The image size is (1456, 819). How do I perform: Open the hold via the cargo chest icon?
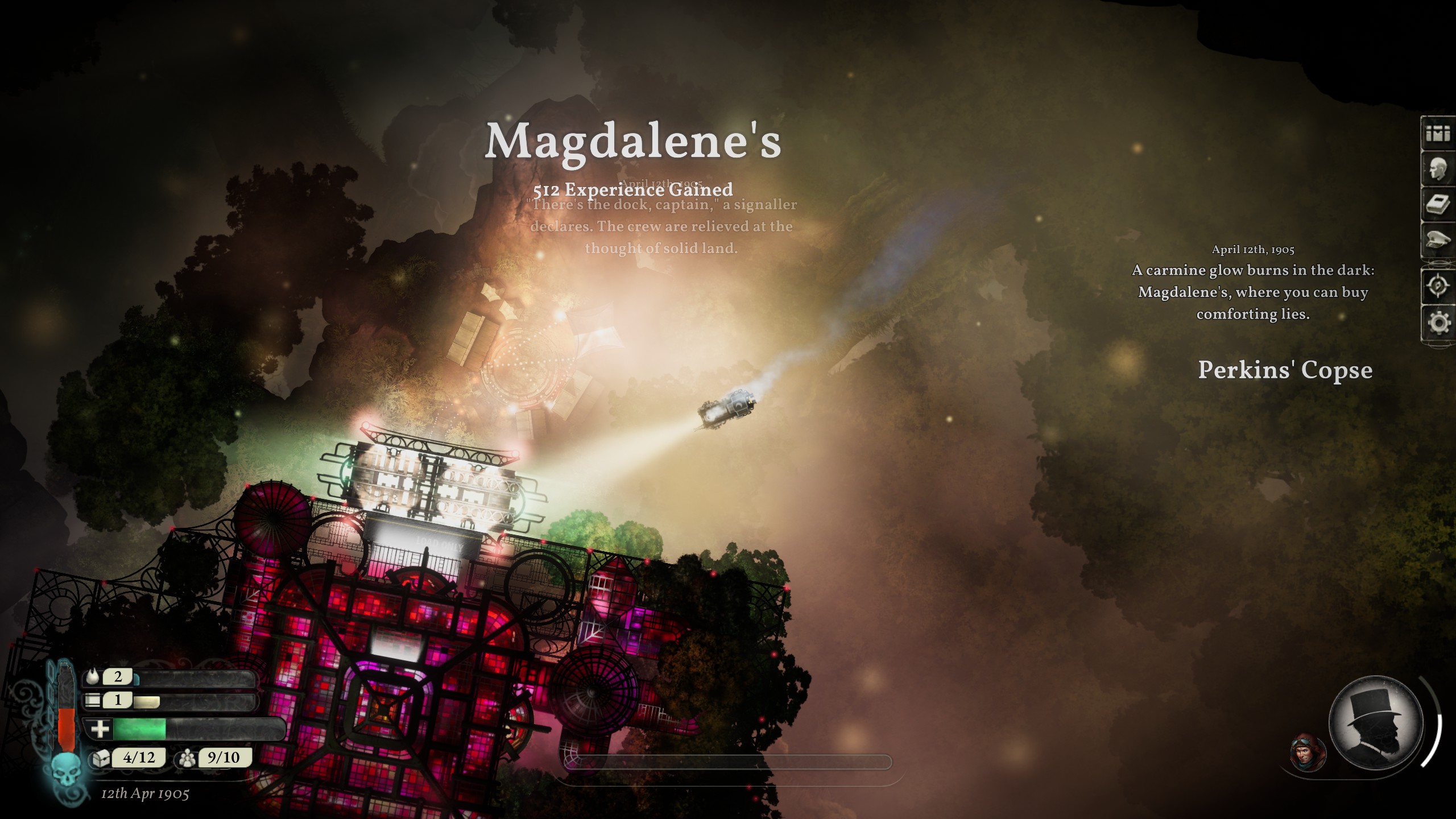pyautogui.click(x=100, y=758)
